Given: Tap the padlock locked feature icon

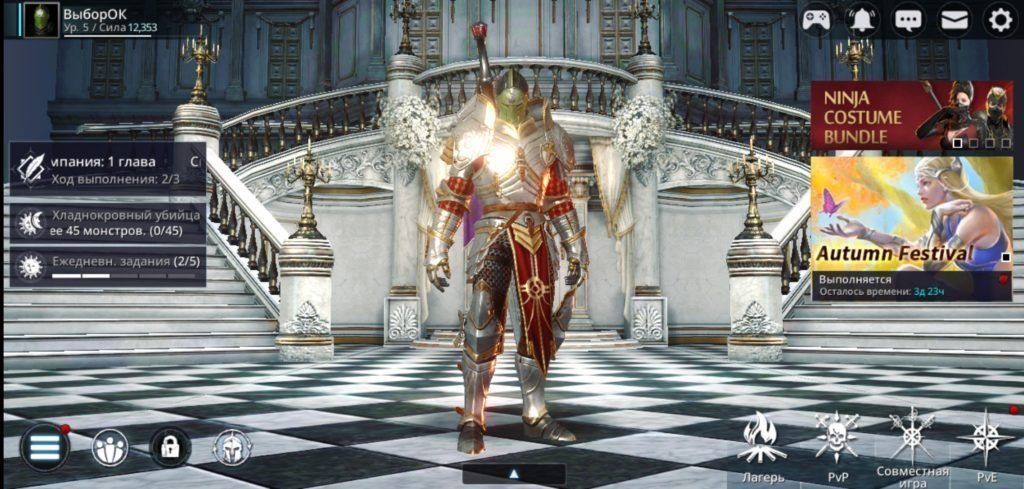Looking at the screenshot, I should 170,447.
